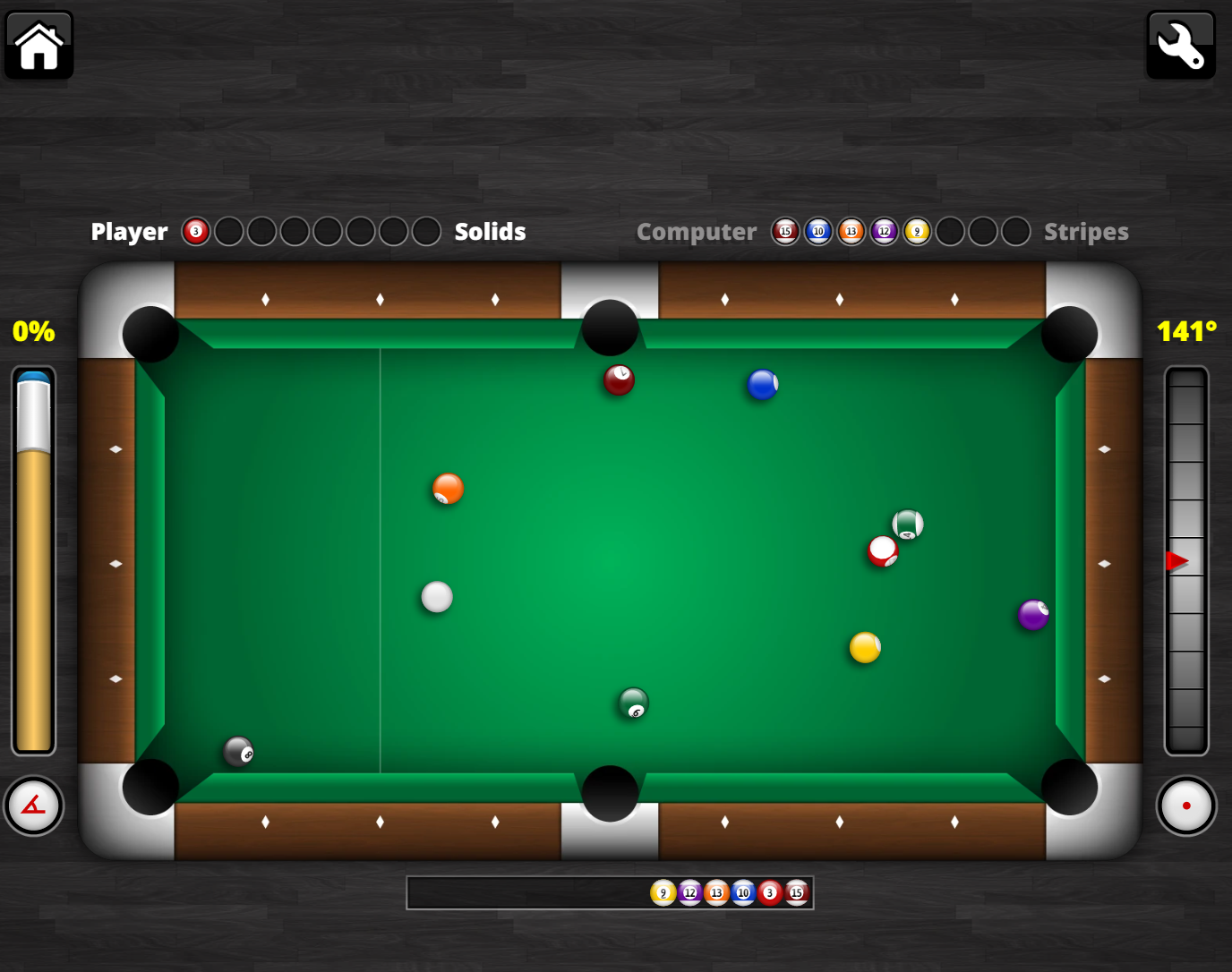Click the 12-ball icon in Computer's tray
Screen dimensions: 1232x972
pos(884,231)
